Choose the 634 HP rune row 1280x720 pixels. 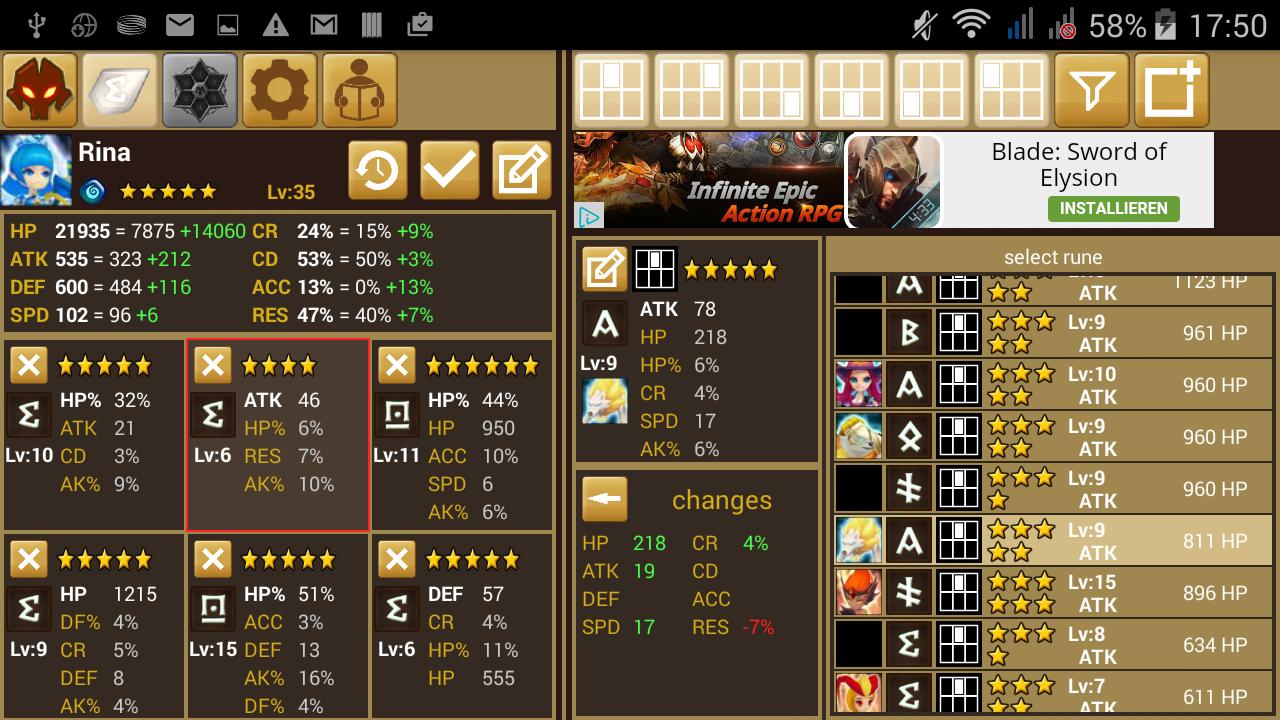click(1052, 645)
